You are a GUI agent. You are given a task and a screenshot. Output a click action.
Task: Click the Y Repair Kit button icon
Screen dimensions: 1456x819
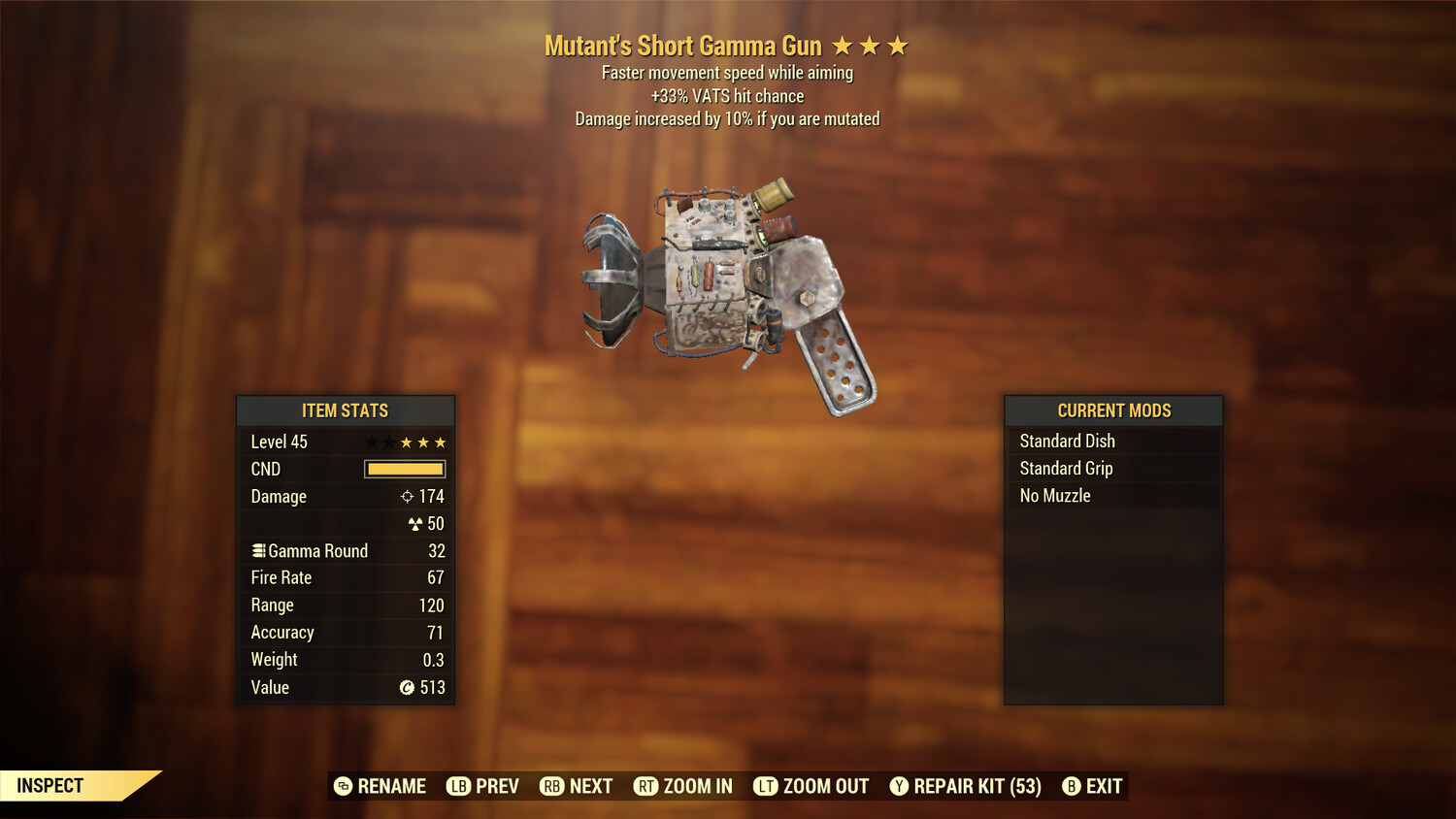(x=899, y=786)
